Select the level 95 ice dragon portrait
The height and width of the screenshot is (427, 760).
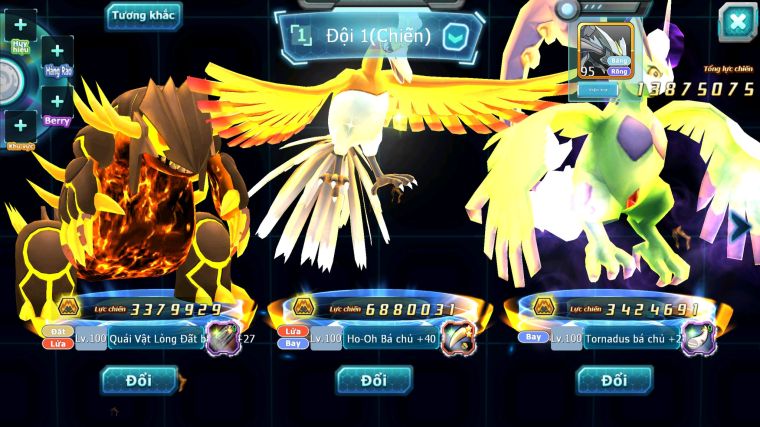click(x=606, y=48)
